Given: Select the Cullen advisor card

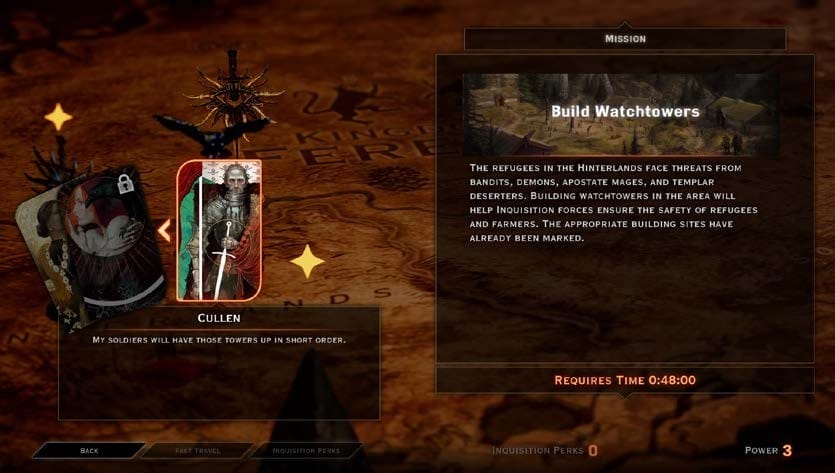Looking at the screenshot, I should coord(219,230).
